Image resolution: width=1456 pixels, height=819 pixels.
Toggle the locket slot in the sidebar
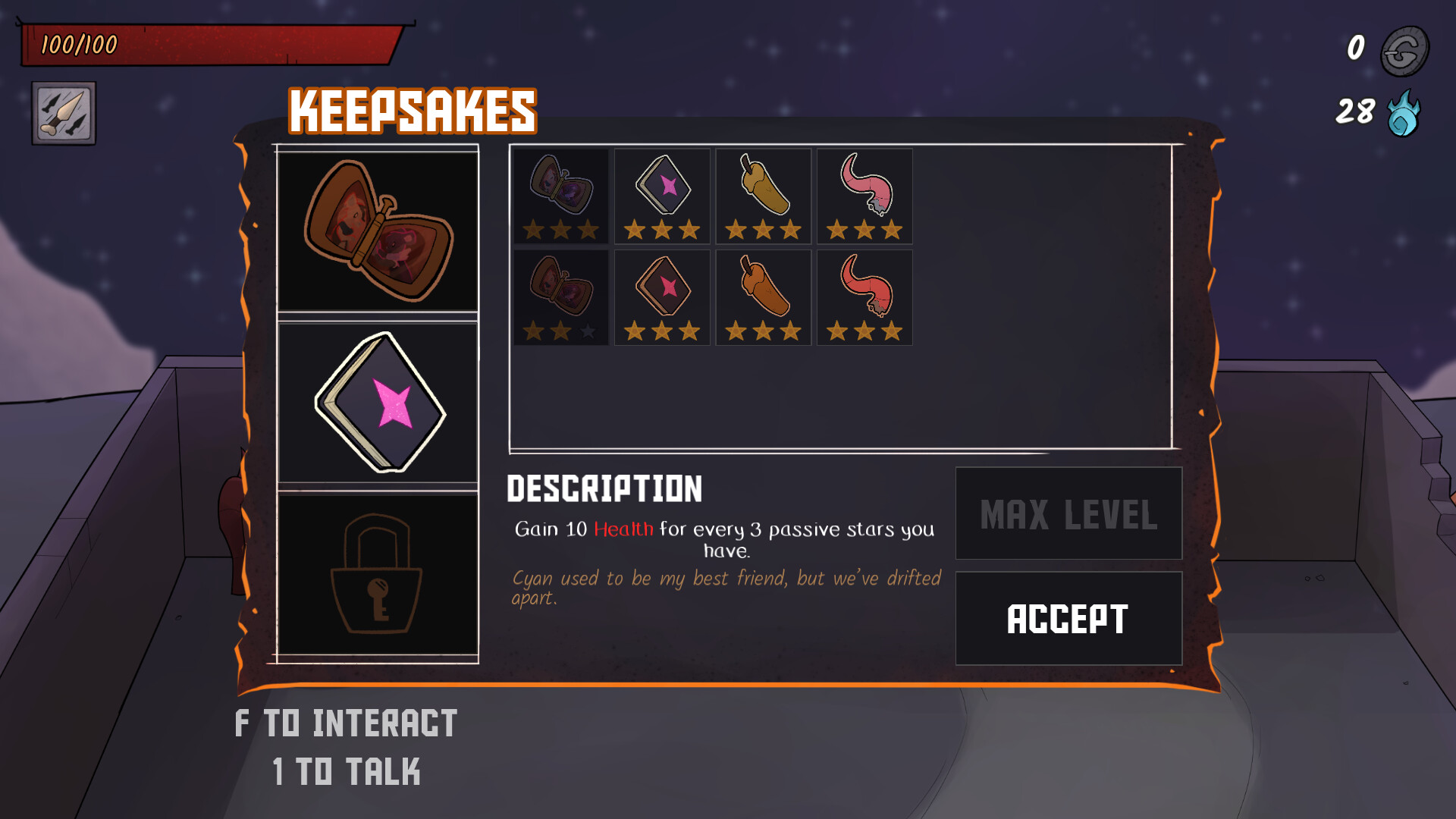tap(378, 231)
